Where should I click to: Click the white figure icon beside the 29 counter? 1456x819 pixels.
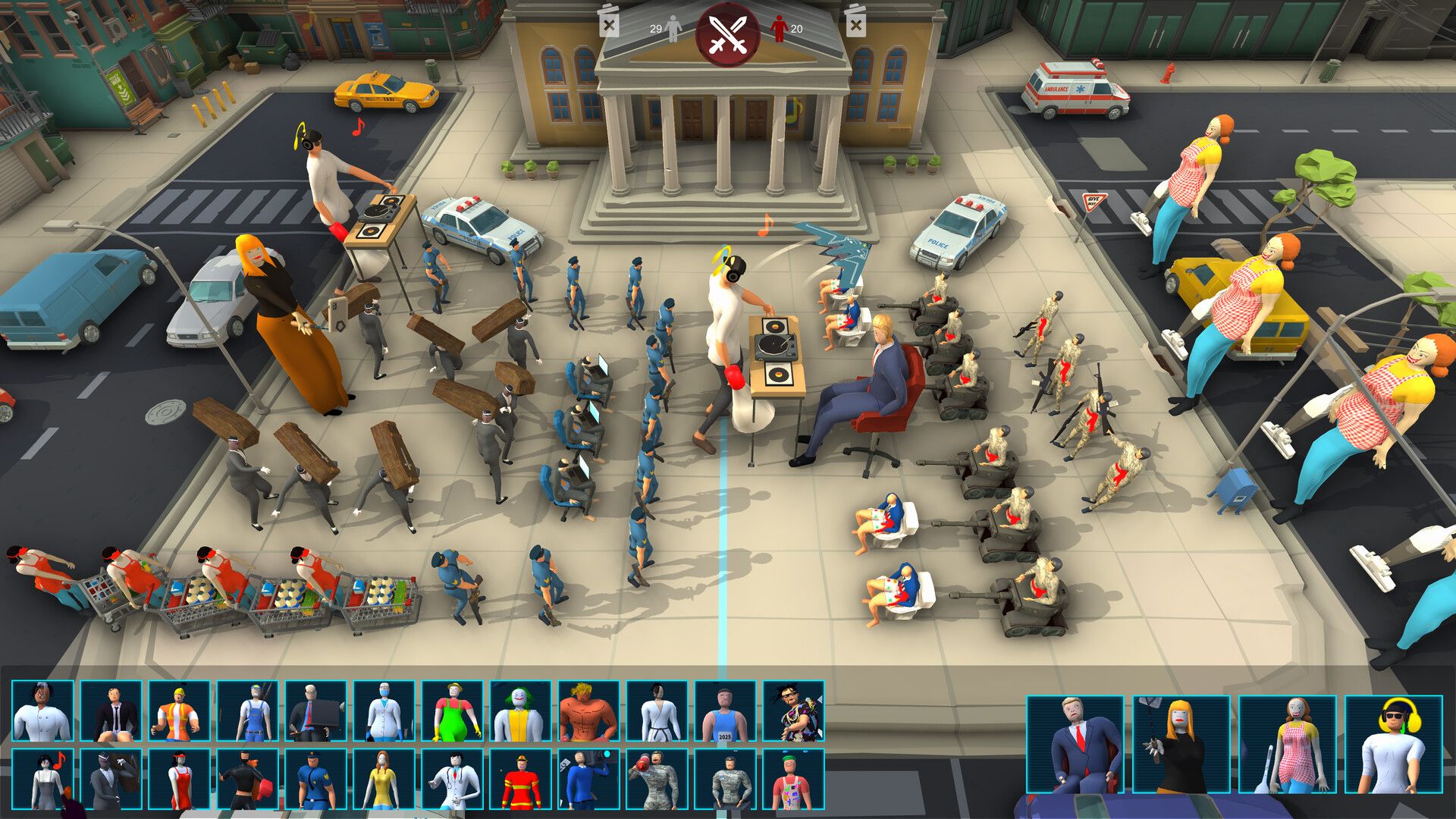tap(672, 27)
